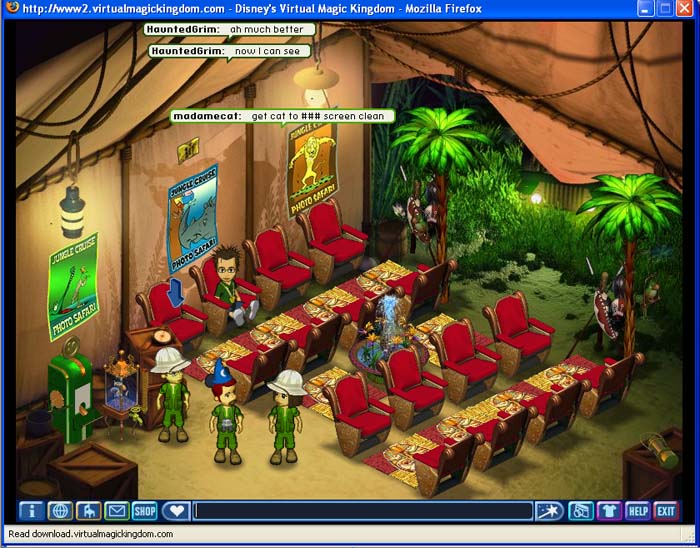
Task: Open the mail envelope messages
Action: (x=117, y=511)
